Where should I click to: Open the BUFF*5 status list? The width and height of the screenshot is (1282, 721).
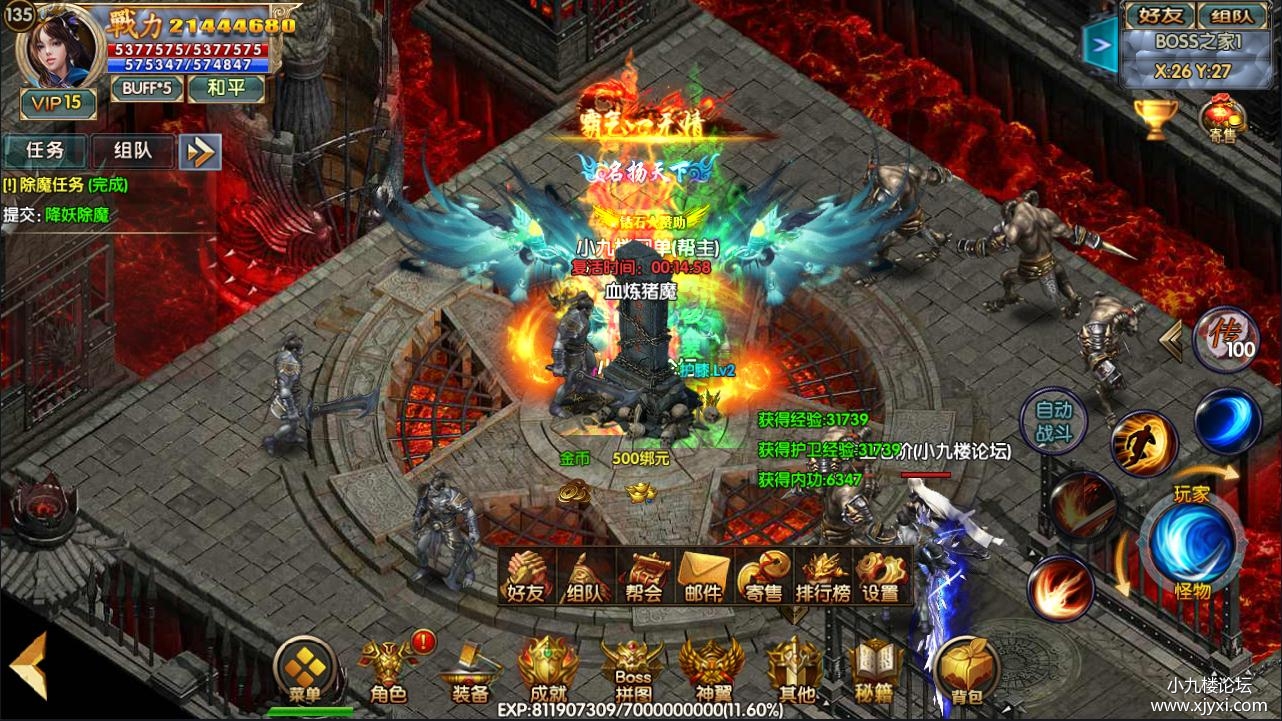(x=147, y=88)
